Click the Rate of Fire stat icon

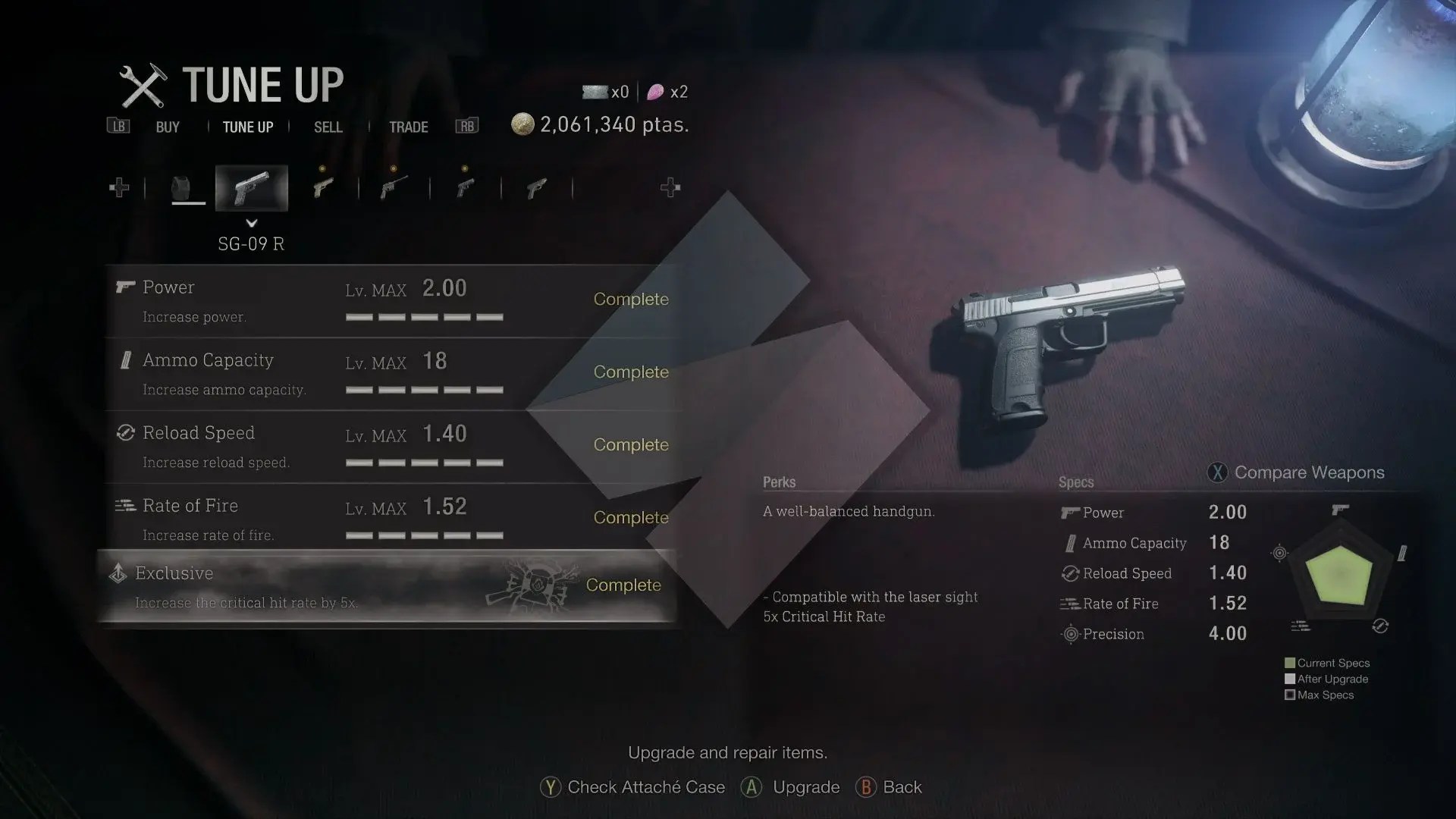tap(1069, 604)
